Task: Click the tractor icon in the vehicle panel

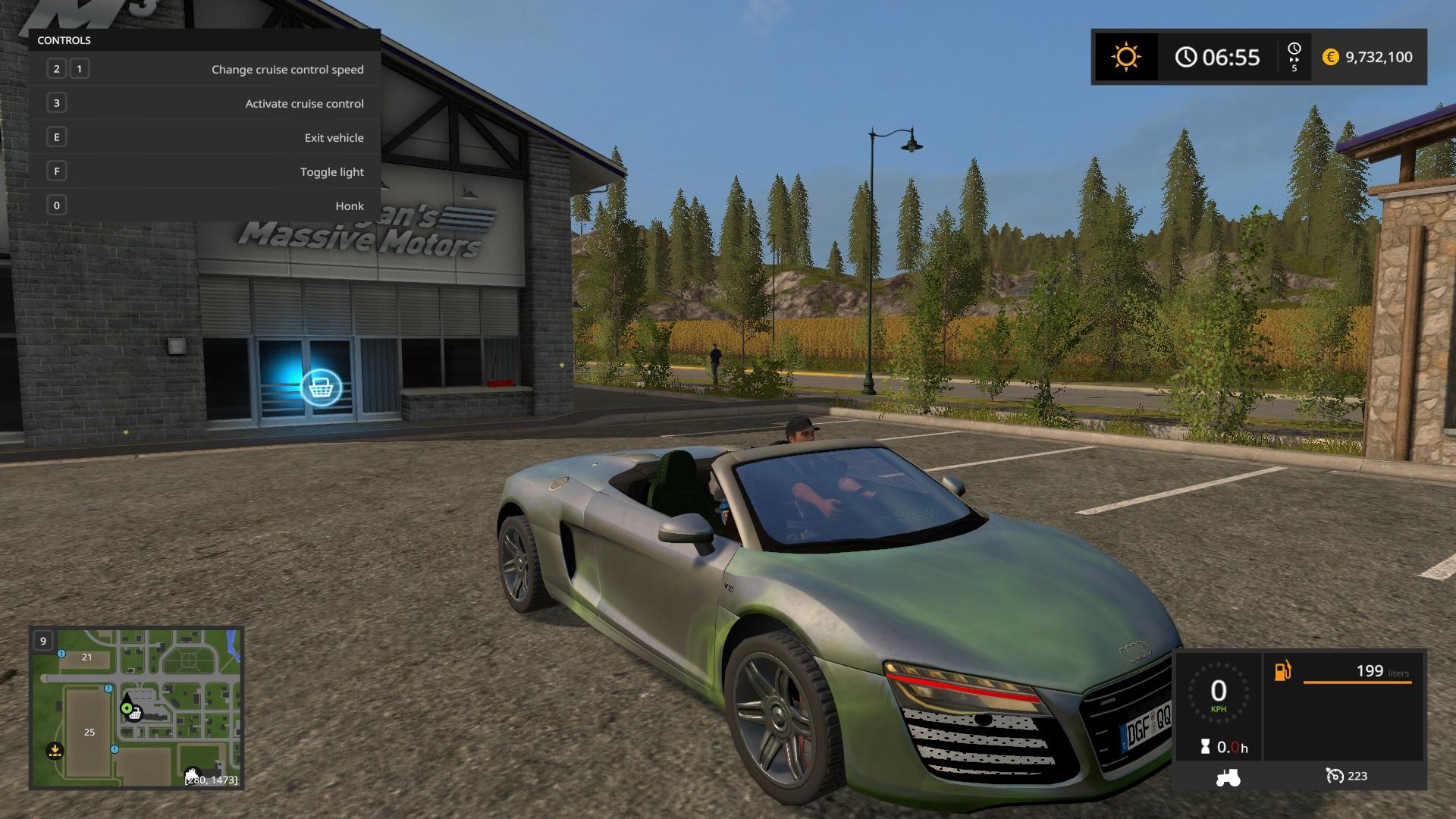Action: [x=1228, y=777]
